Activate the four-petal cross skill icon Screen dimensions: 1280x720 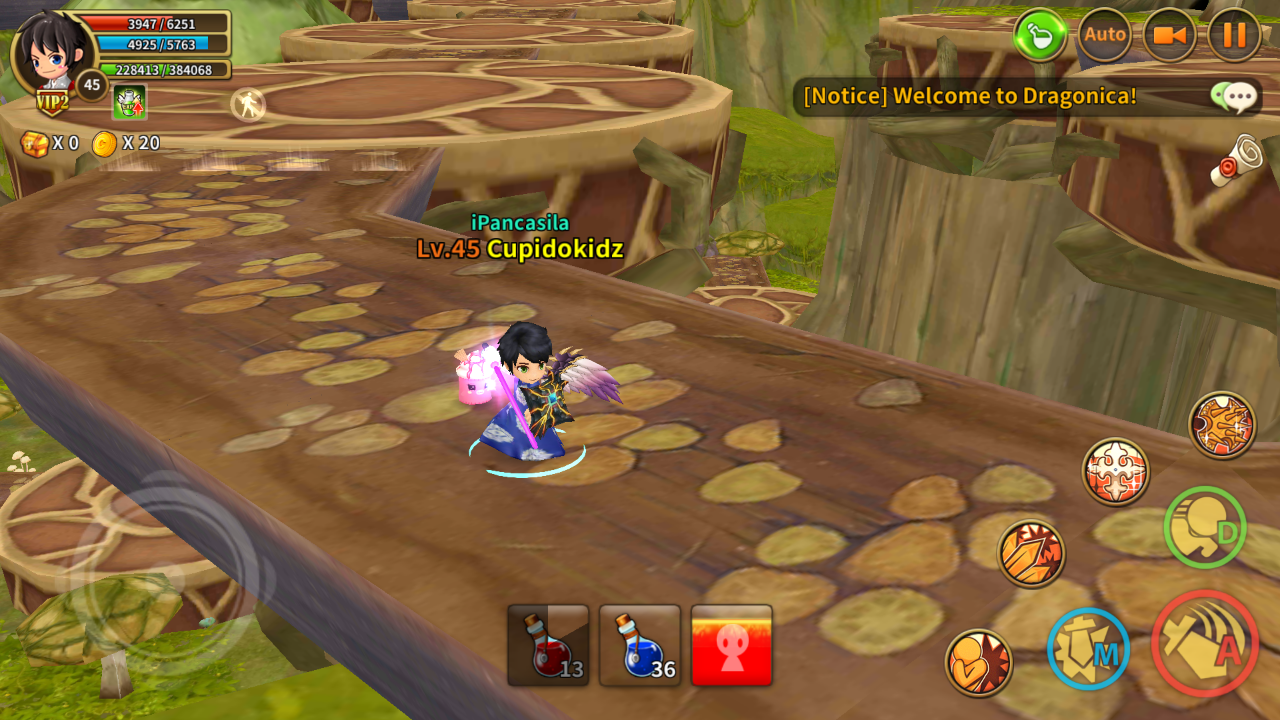pos(1115,471)
